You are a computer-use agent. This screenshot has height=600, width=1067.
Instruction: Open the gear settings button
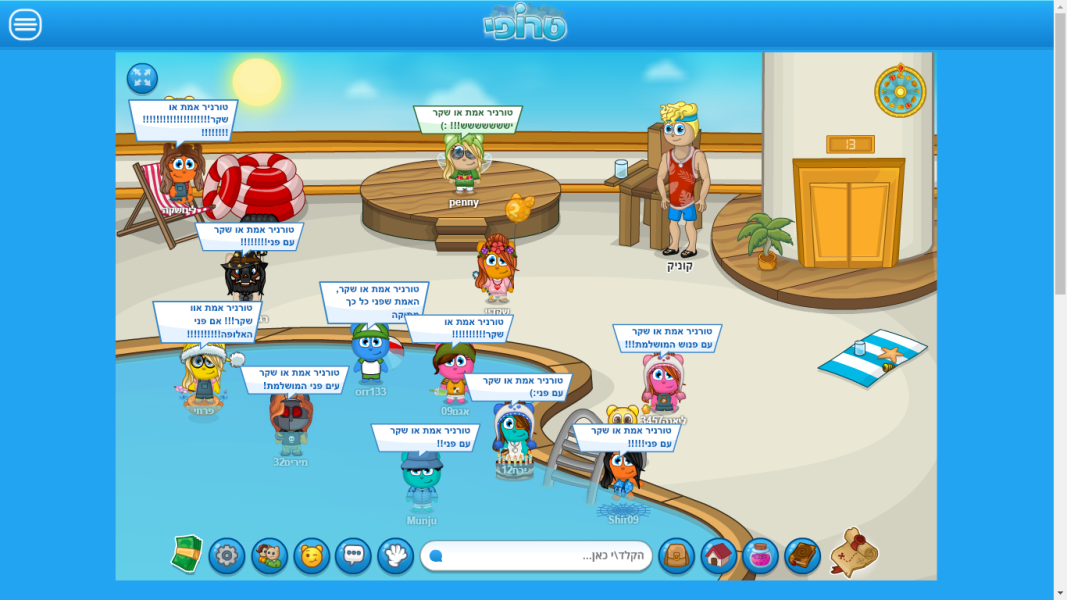(227, 556)
